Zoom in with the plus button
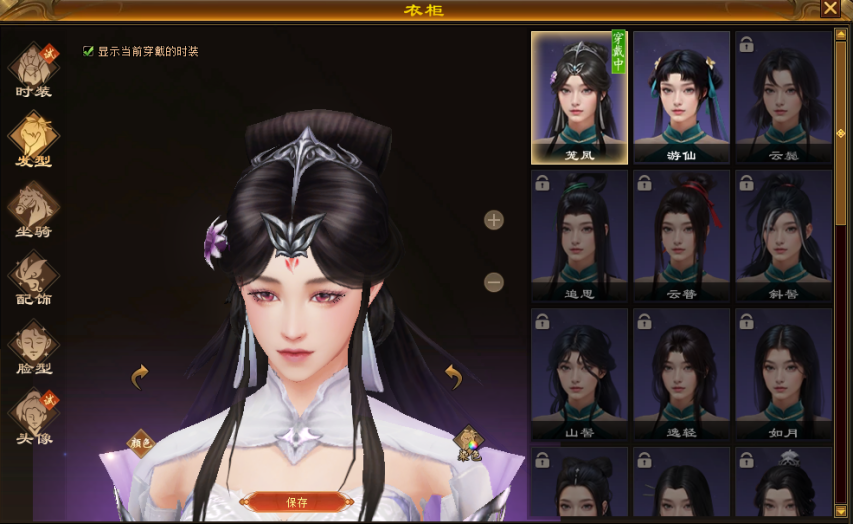Viewport: 853px width, 524px height. [494, 220]
